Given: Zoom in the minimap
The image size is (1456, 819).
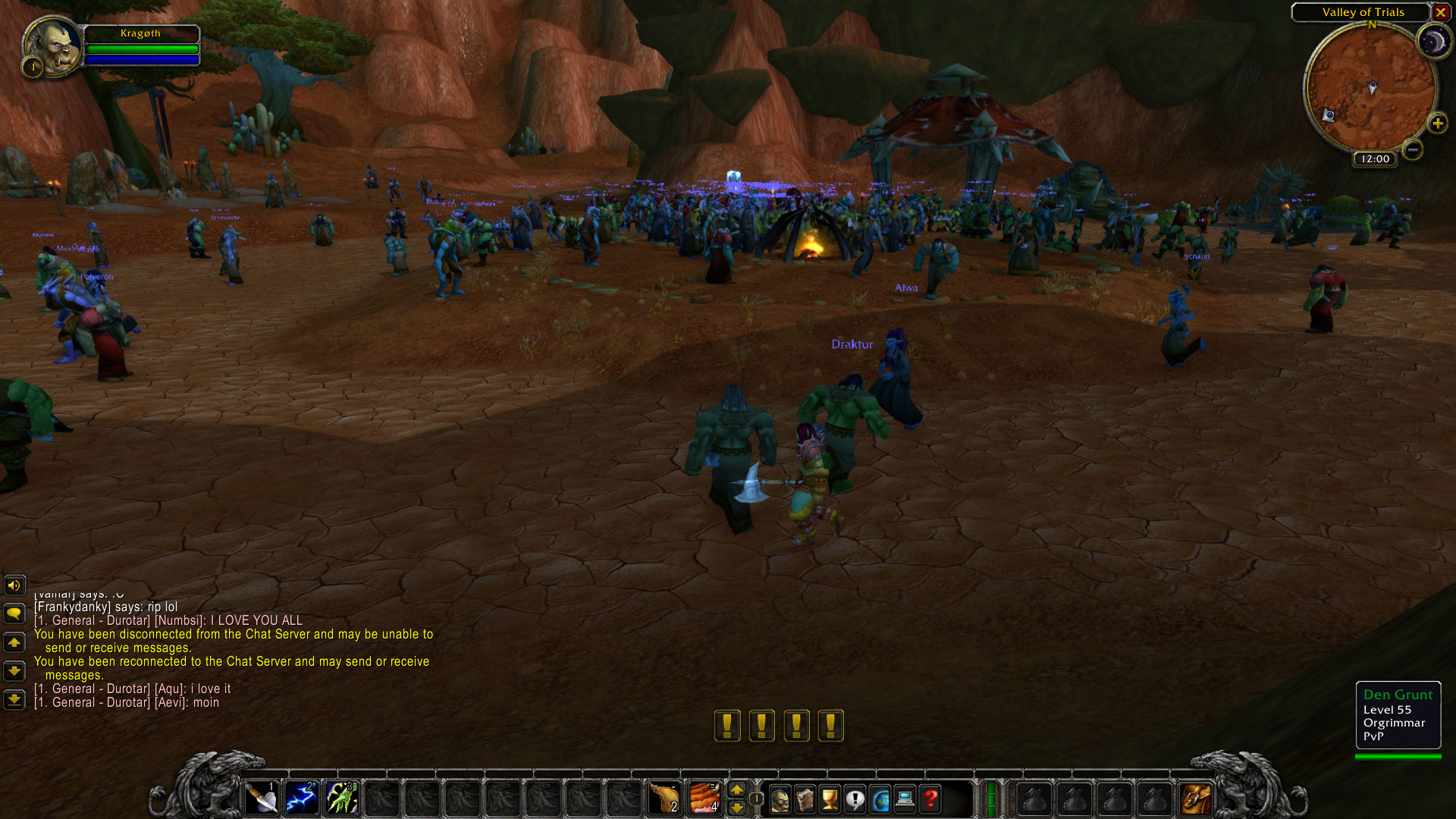Looking at the screenshot, I should tap(1437, 124).
